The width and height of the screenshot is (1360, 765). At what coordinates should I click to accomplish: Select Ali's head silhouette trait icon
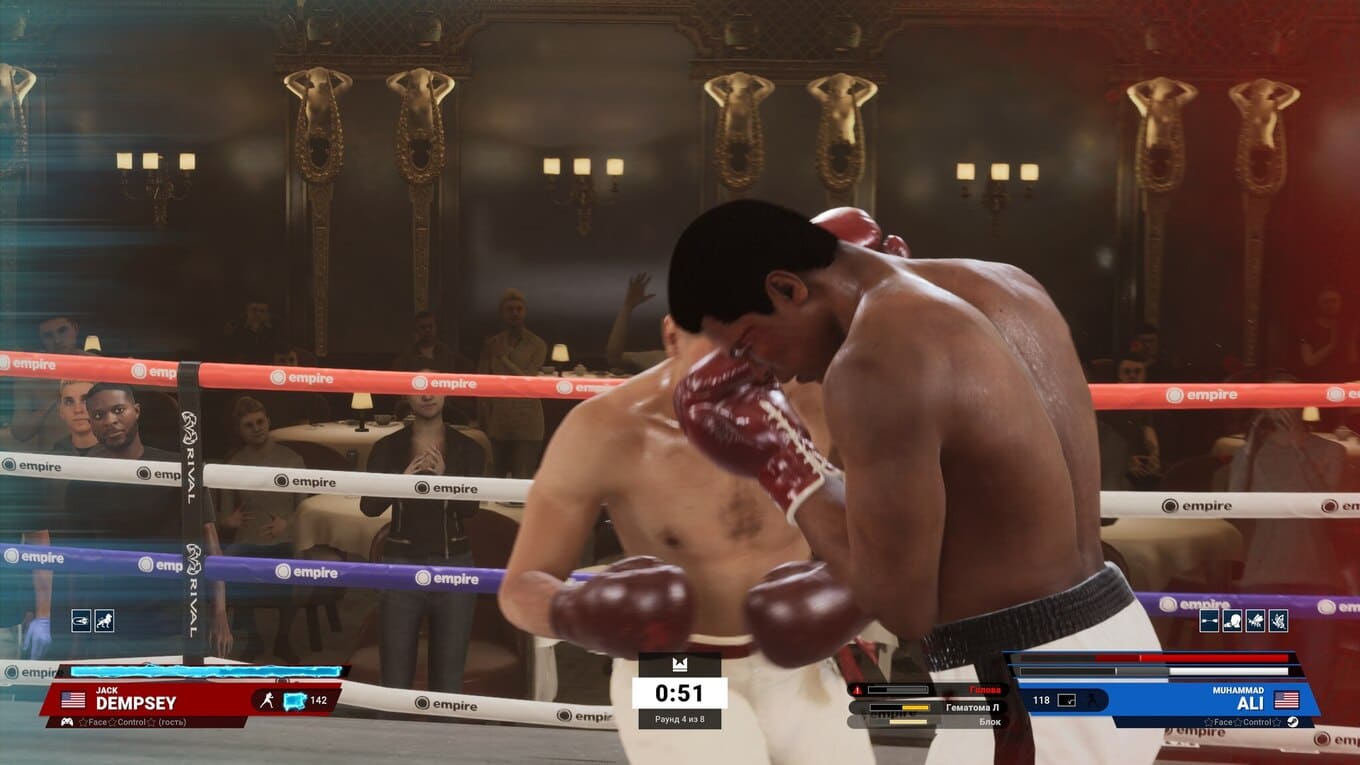(1232, 621)
